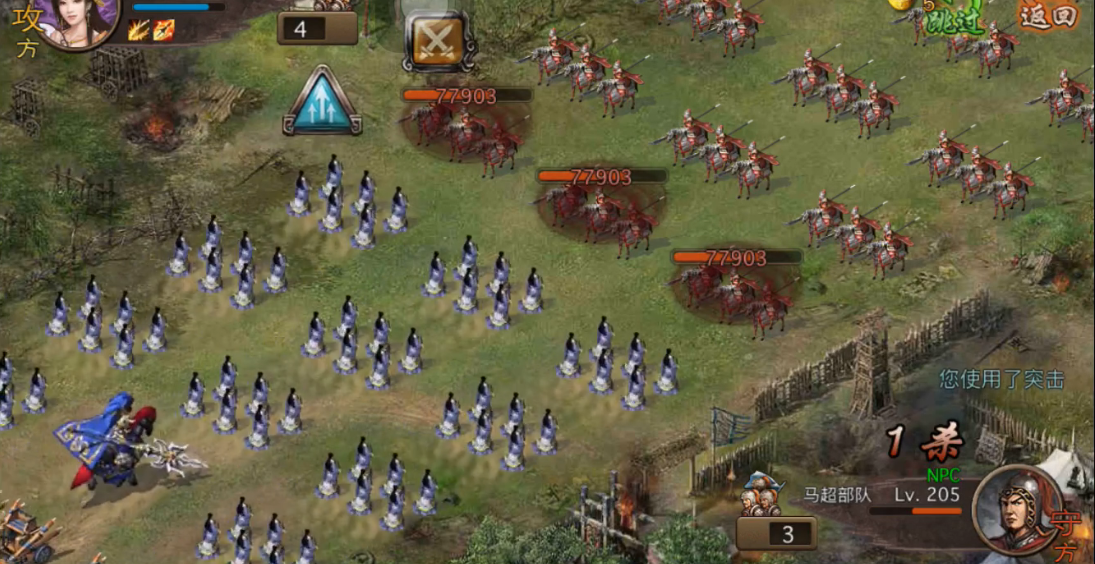Tap the 返回 return button
Viewport: 1095px width, 564px height.
1047,16
